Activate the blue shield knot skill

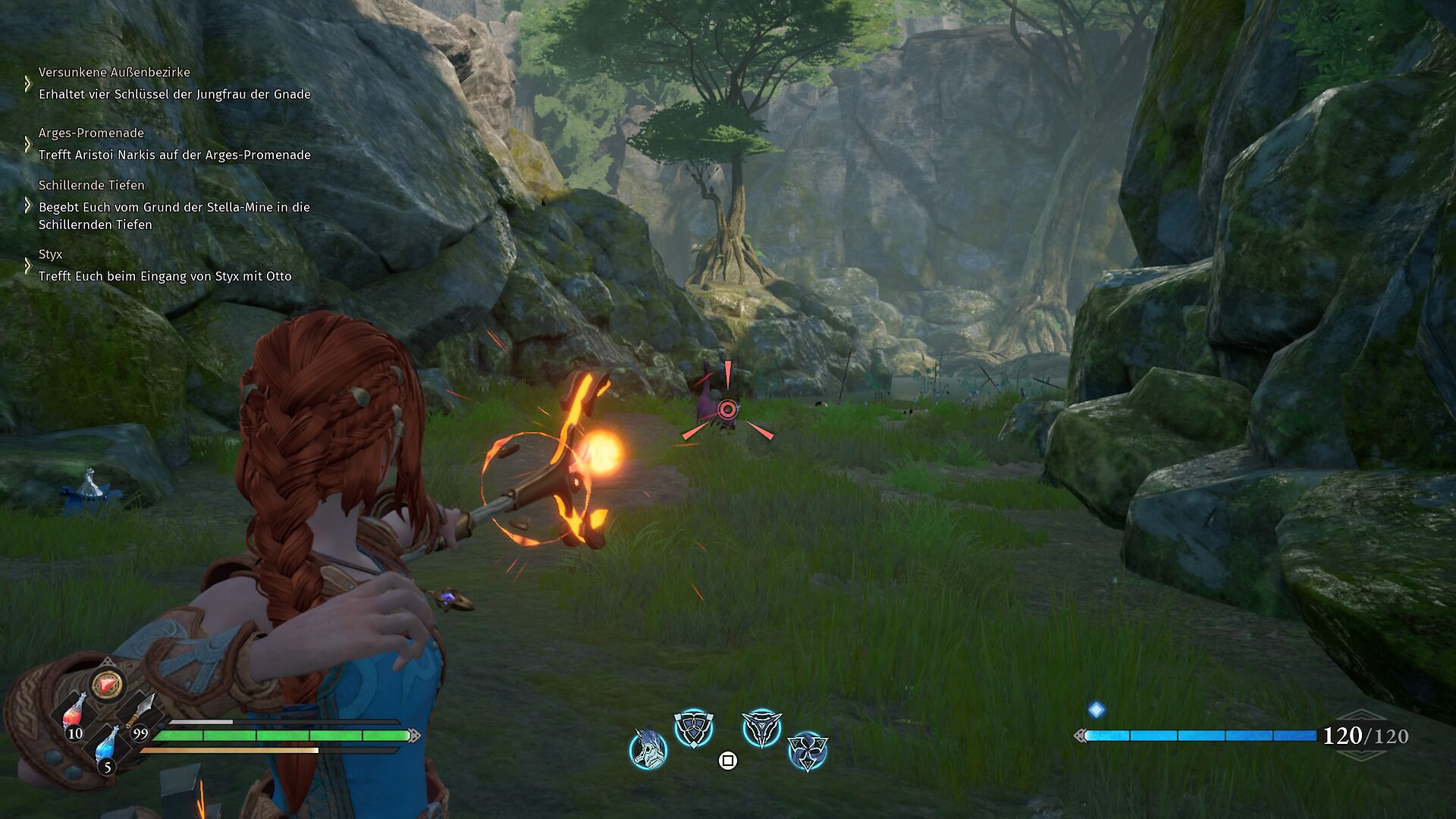(694, 729)
